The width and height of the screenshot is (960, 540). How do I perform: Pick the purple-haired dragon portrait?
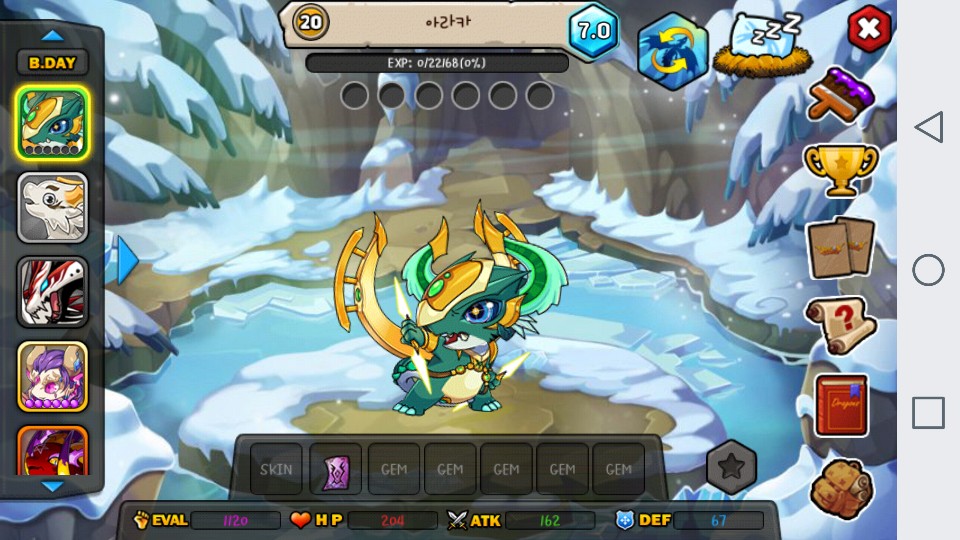[x=52, y=377]
